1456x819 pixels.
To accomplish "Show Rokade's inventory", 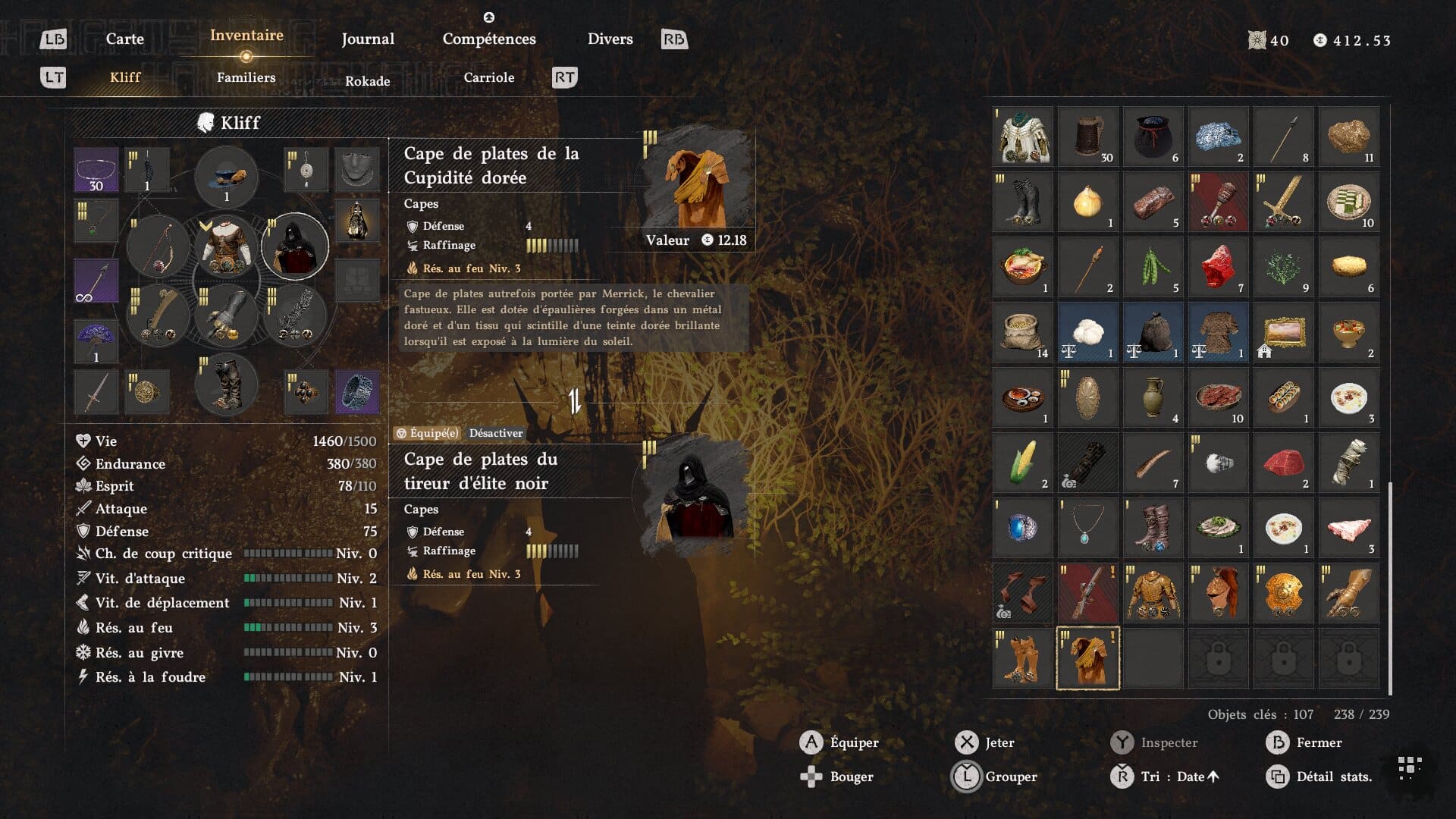I will point(367,80).
